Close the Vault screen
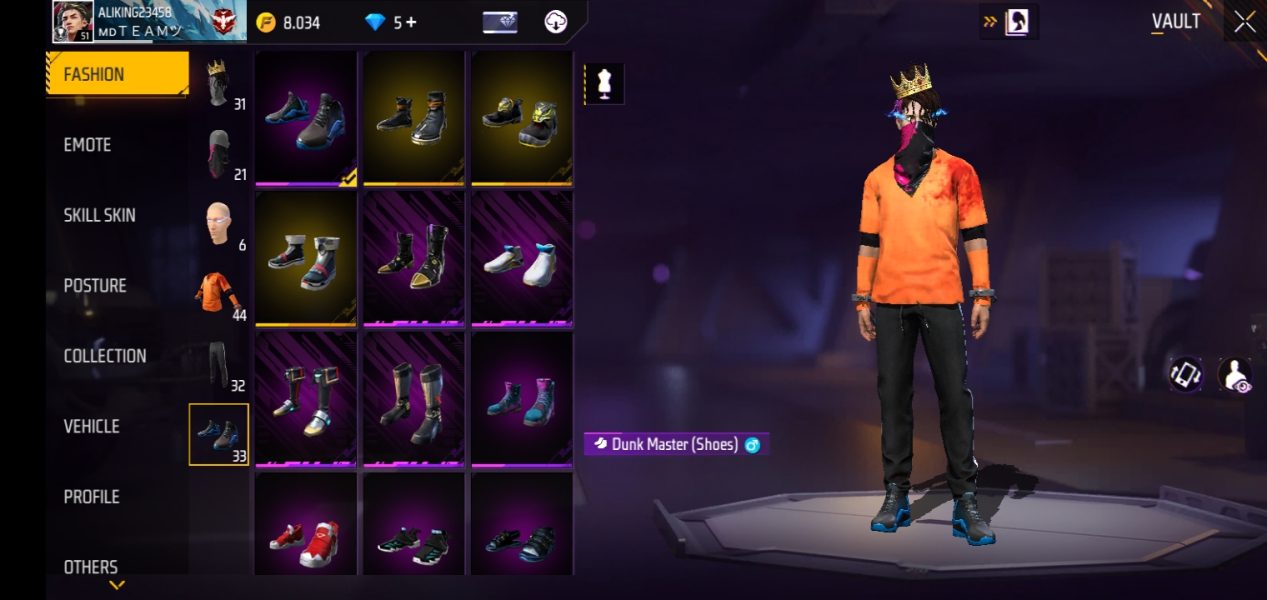Image resolution: width=1267 pixels, height=600 pixels. pos(1244,22)
